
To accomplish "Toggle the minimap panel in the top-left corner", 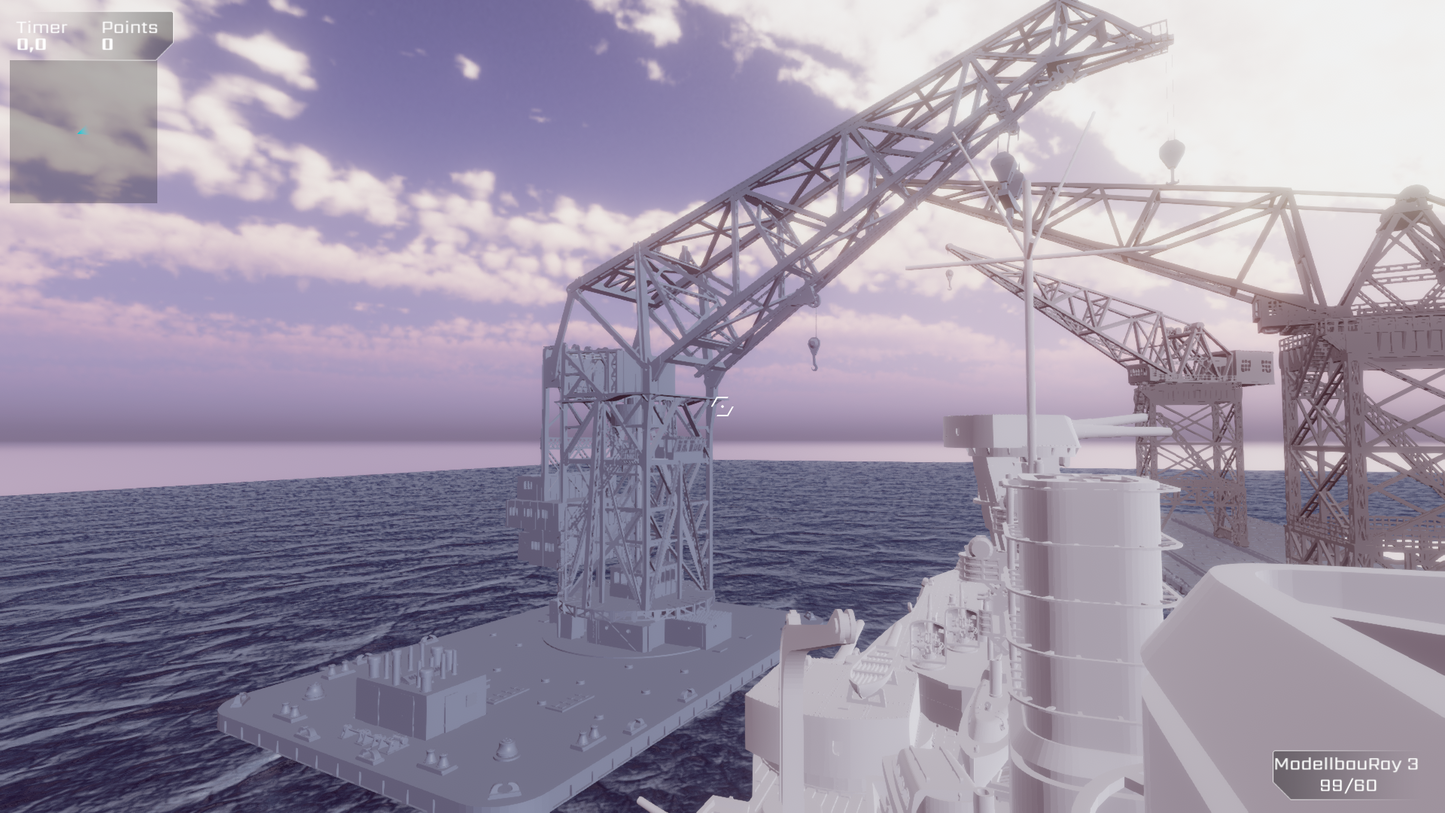I will click(x=83, y=130).
